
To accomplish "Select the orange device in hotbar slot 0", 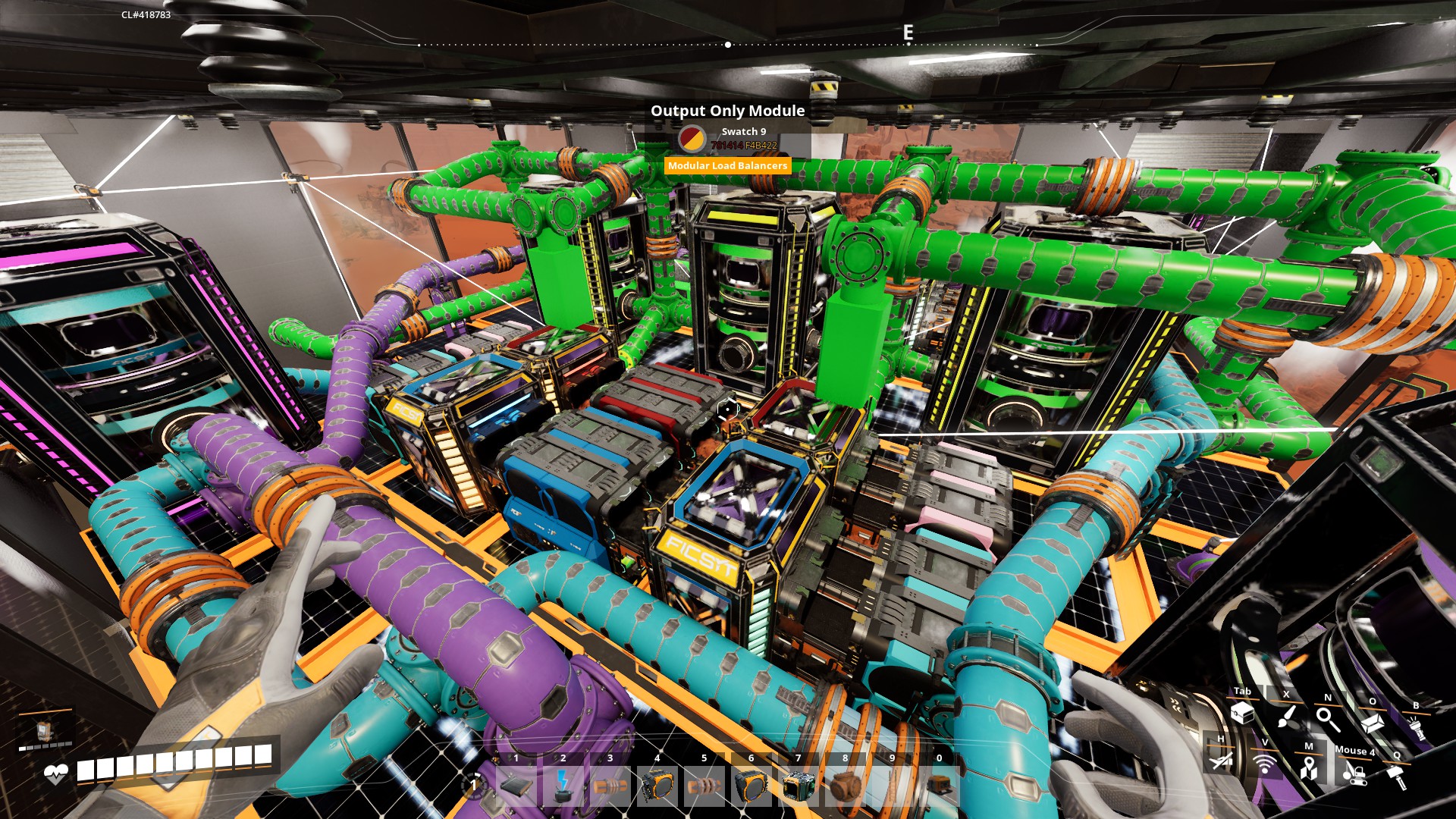I will [x=939, y=786].
